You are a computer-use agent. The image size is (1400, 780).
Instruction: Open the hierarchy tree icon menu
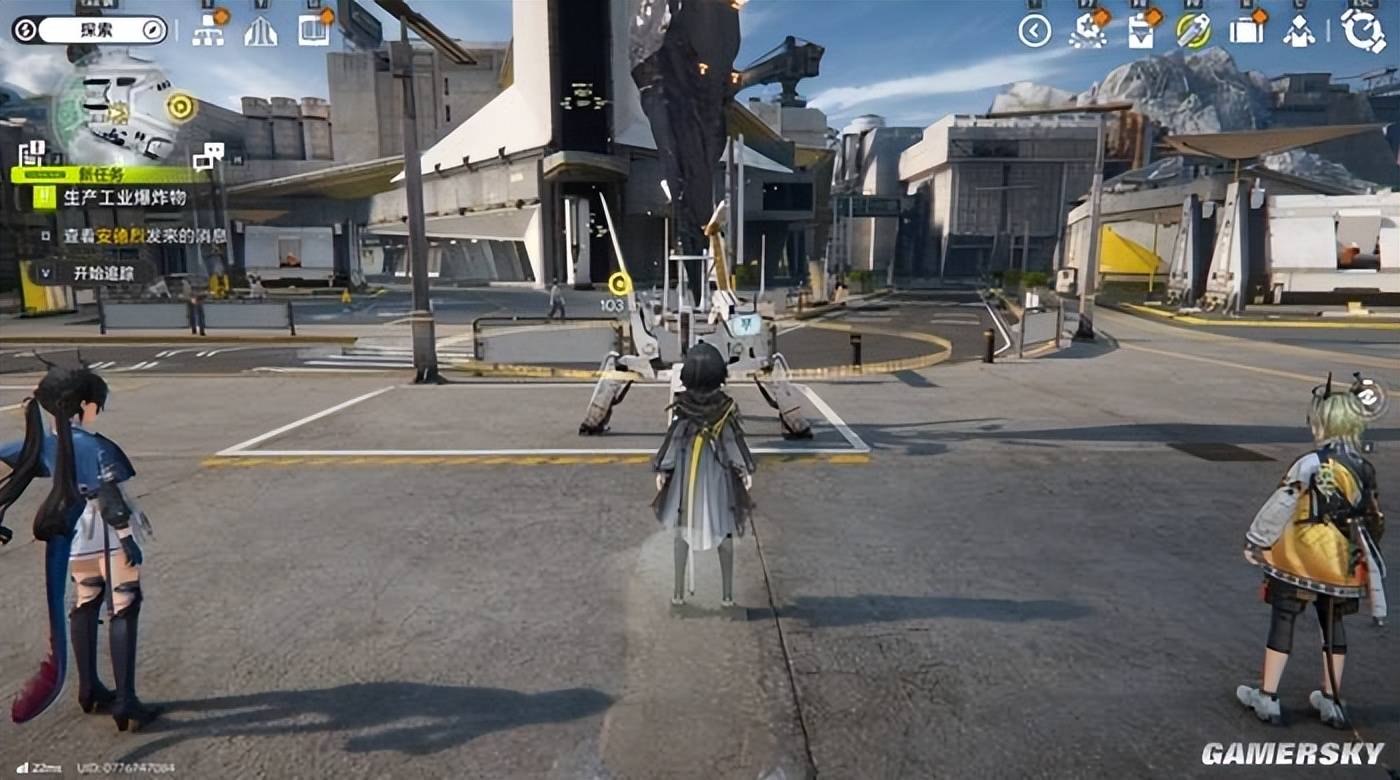pyautogui.click(x=208, y=31)
